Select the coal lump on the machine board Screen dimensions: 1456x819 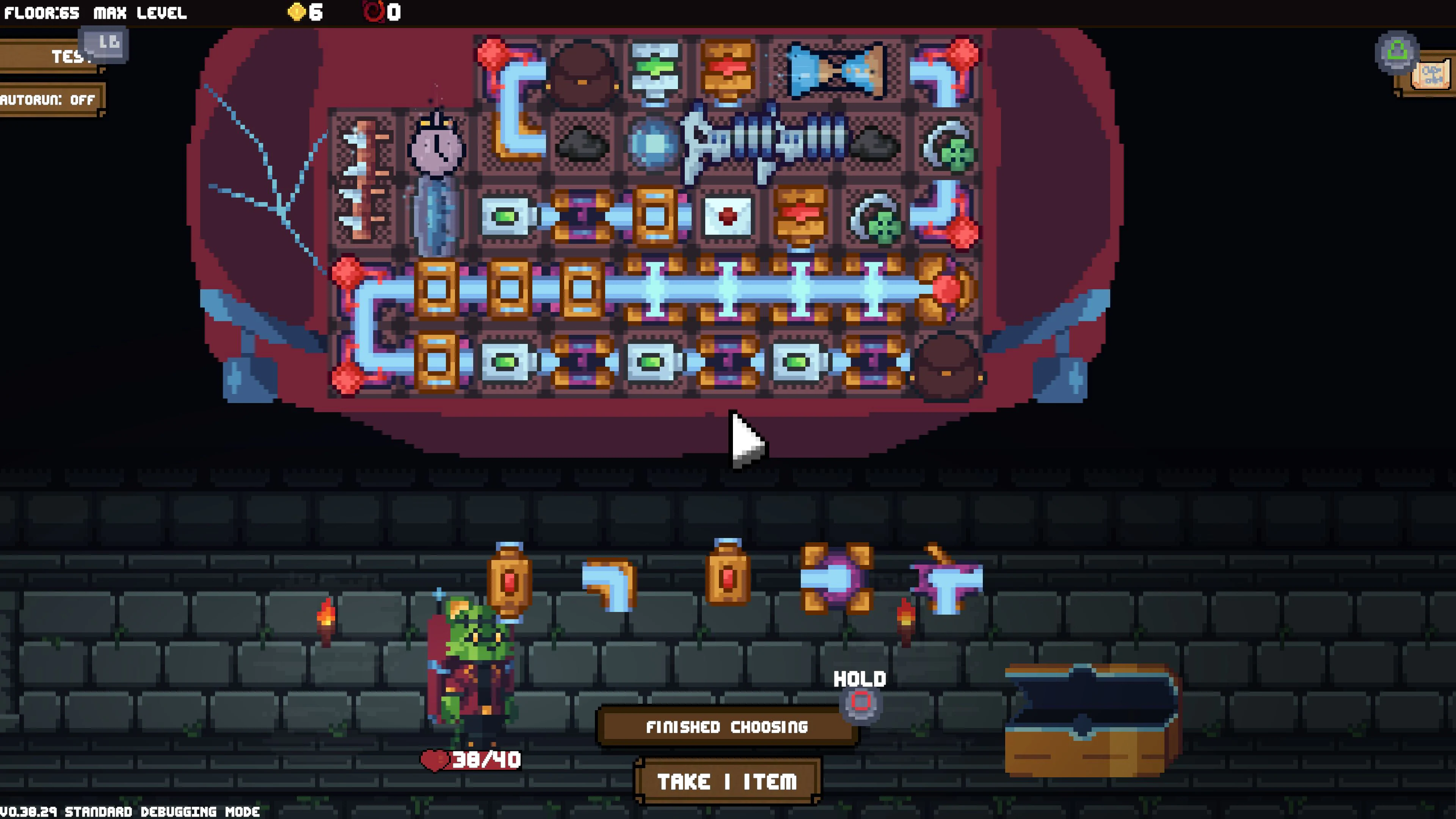click(582, 144)
